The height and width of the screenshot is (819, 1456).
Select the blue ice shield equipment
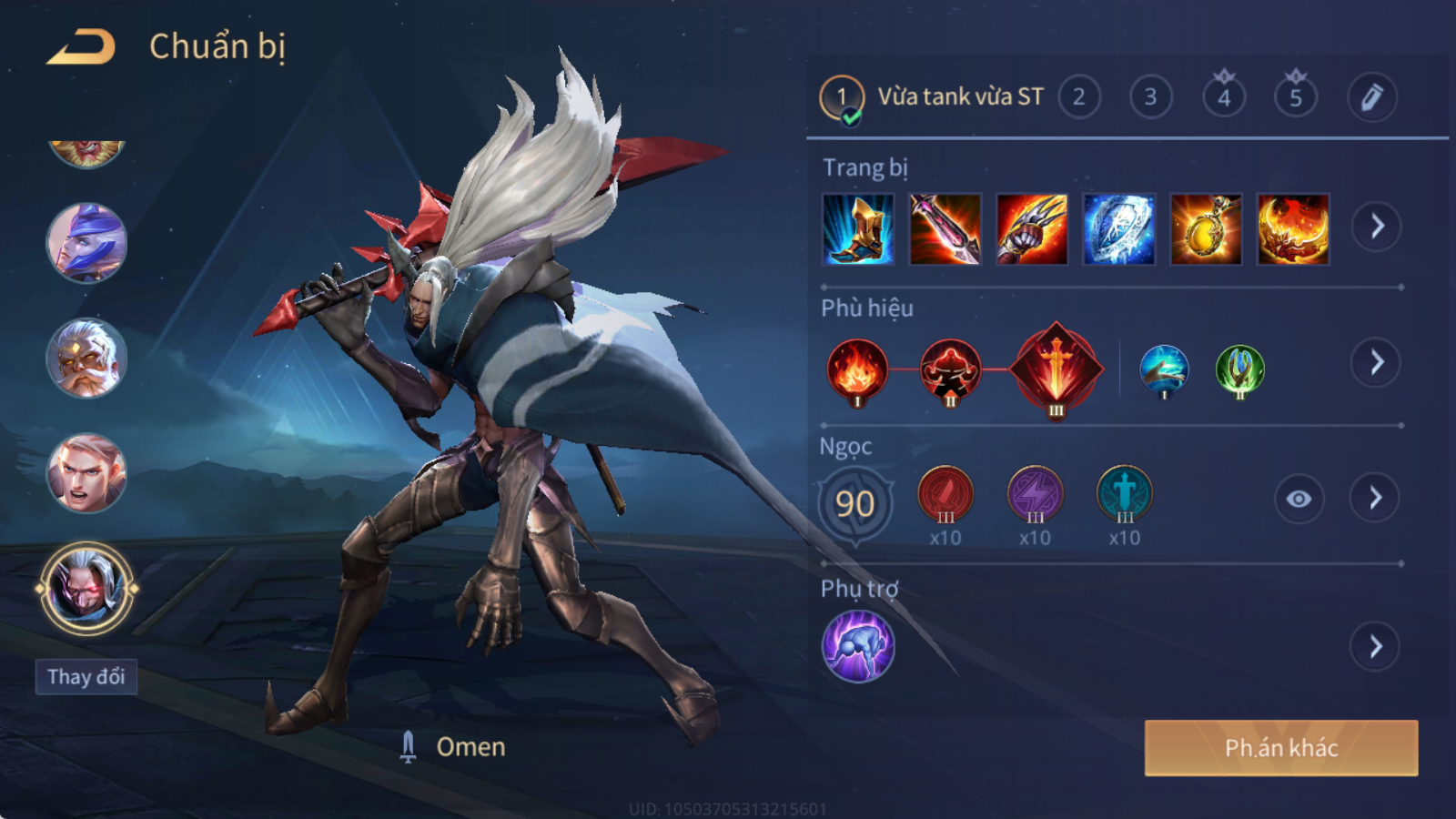1119,229
